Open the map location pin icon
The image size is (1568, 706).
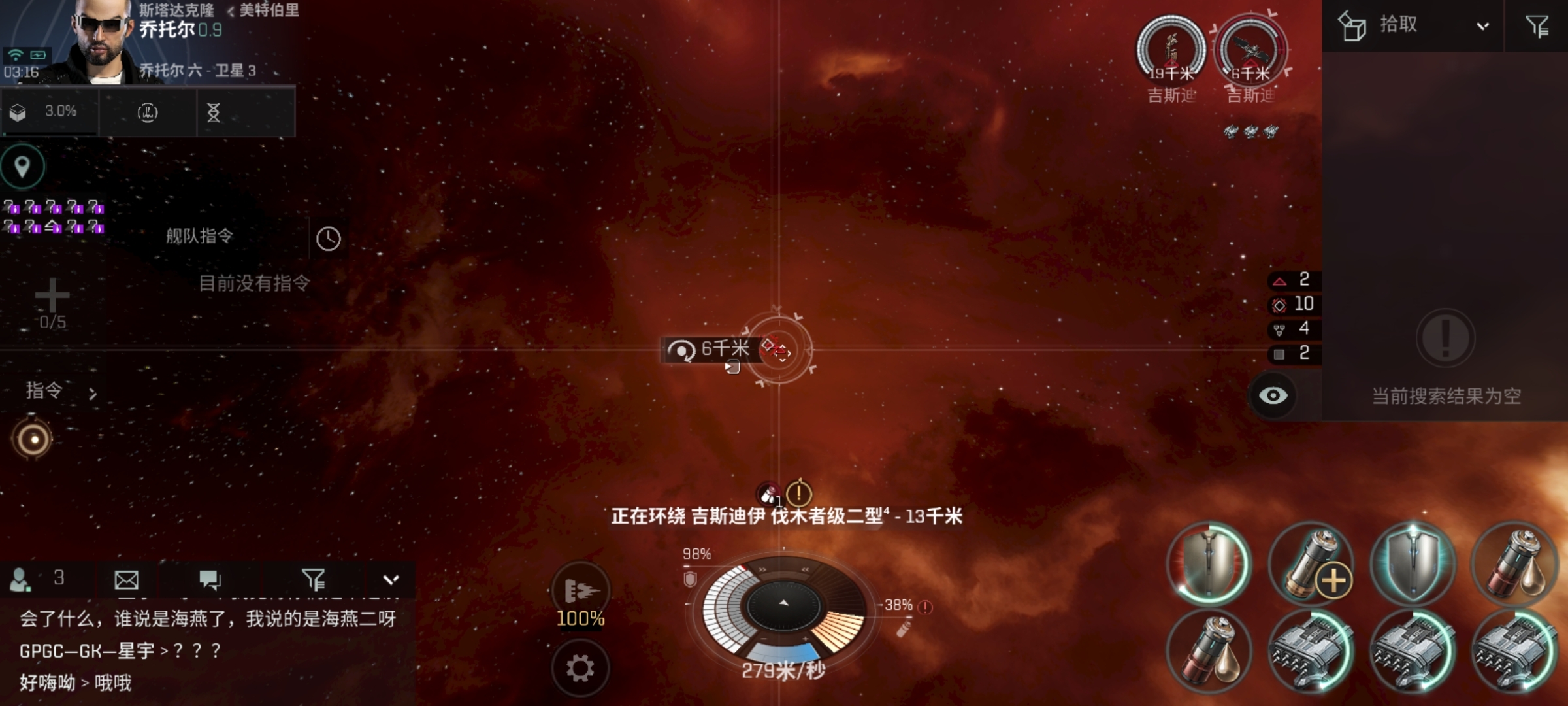pyautogui.click(x=22, y=165)
